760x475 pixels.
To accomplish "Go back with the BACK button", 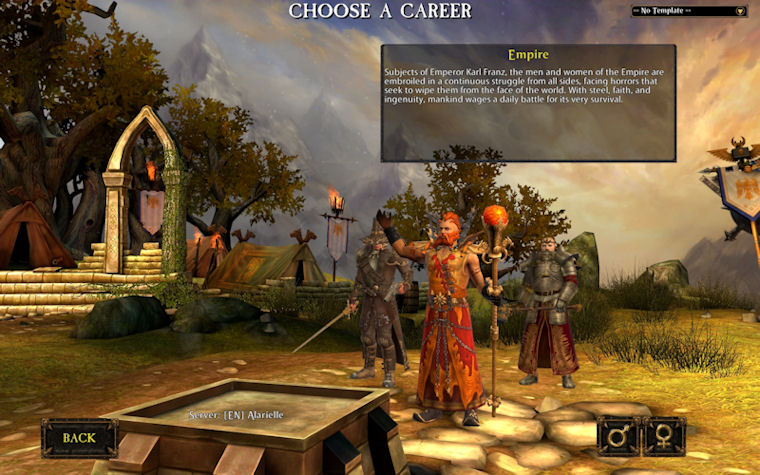I will (79, 437).
